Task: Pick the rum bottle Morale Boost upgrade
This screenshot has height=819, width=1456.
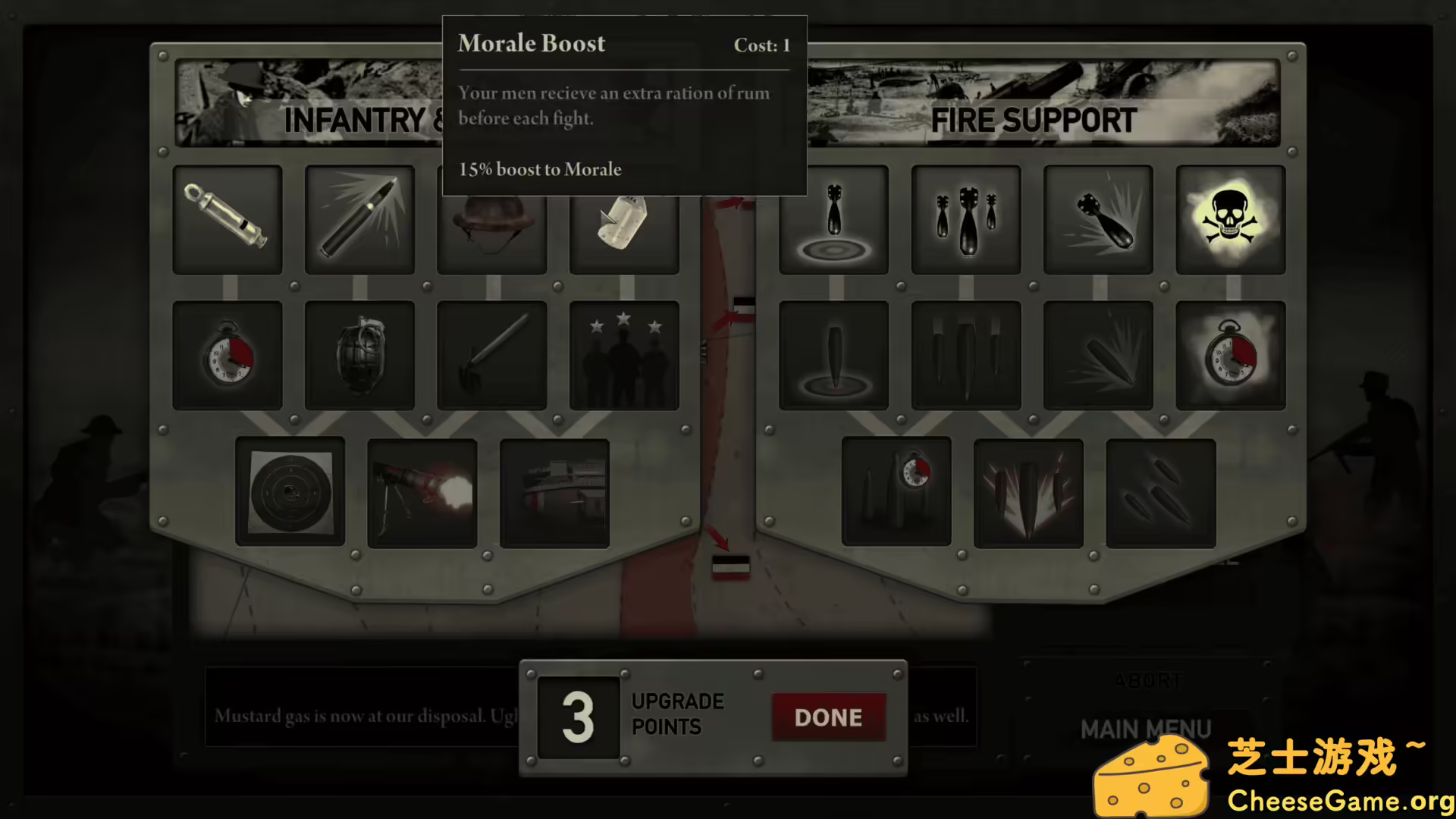Action: (x=624, y=227)
